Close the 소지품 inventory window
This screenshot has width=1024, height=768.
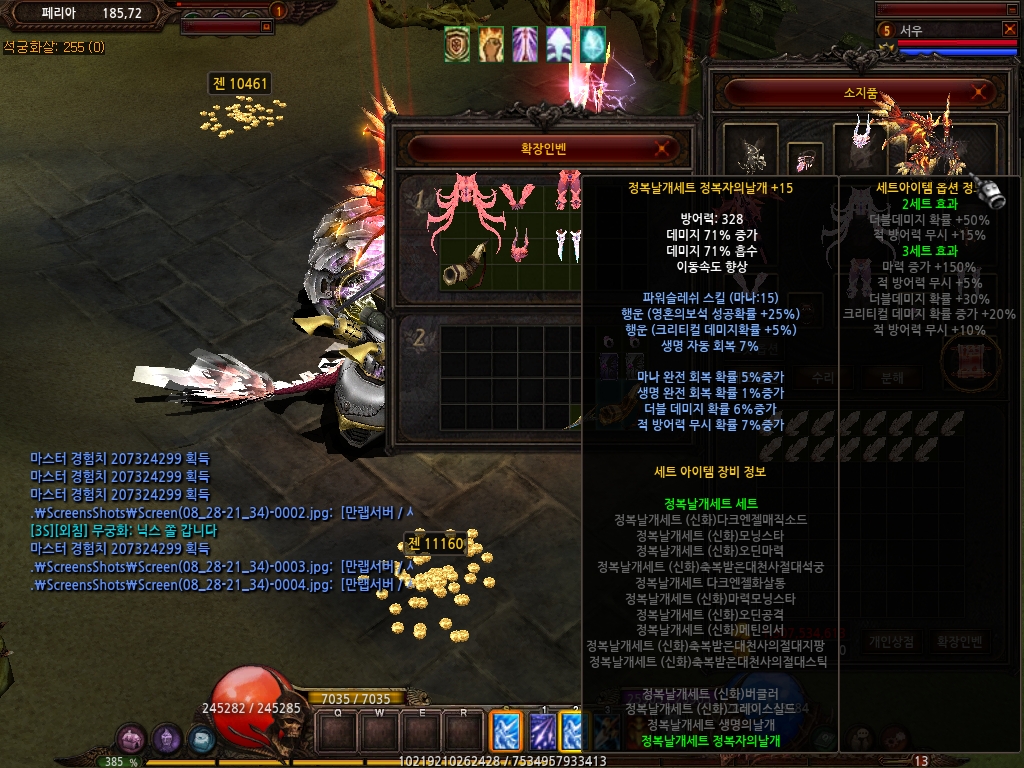pos(982,93)
